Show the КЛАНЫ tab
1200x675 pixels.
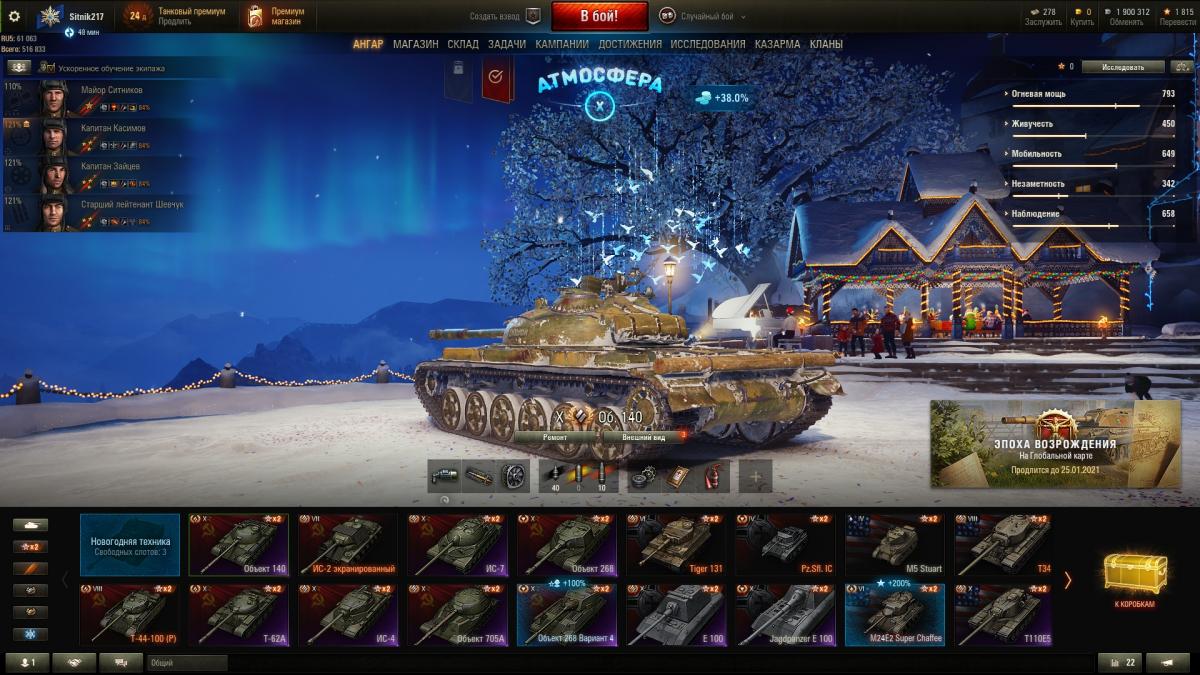[826, 44]
